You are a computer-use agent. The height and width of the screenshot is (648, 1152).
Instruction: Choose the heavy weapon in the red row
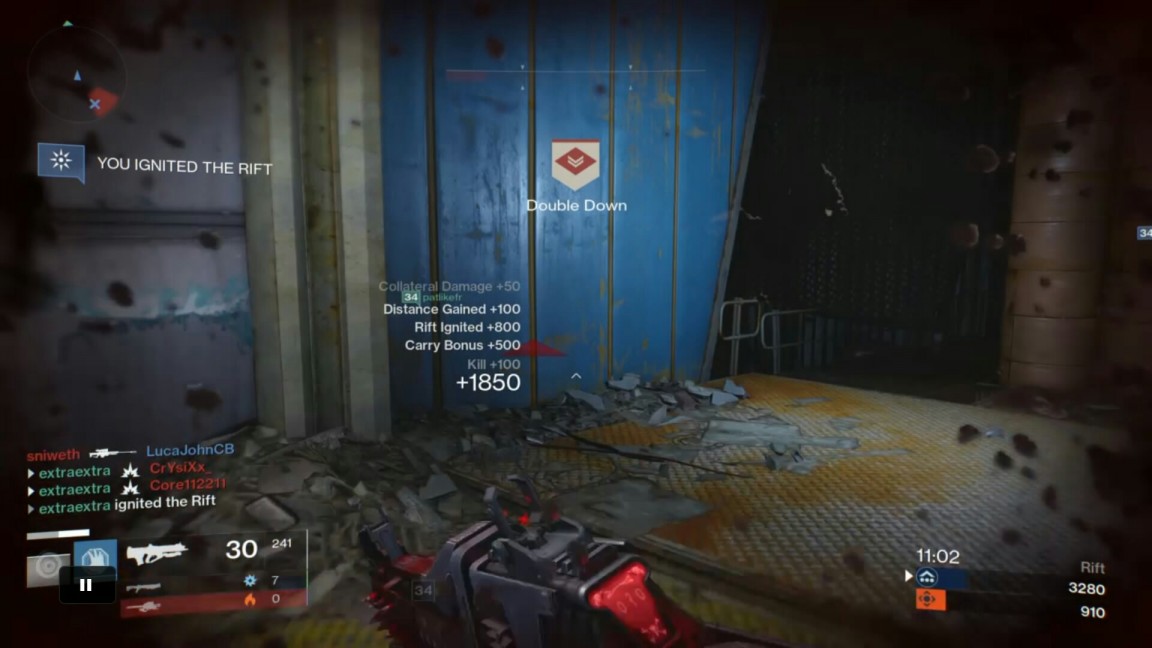click(x=143, y=606)
